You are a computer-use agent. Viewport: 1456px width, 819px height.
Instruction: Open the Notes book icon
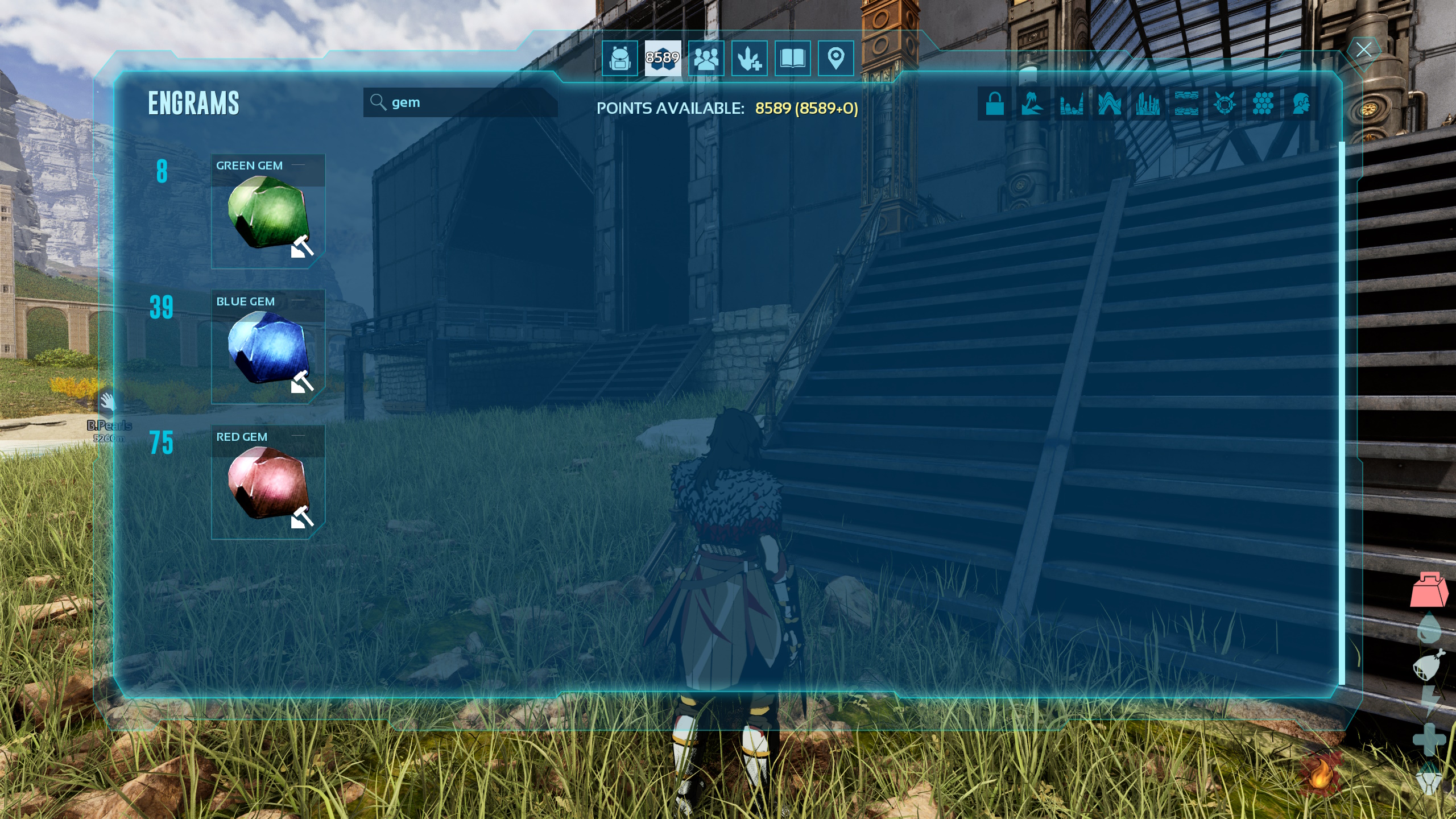pyautogui.click(x=793, y=60)
